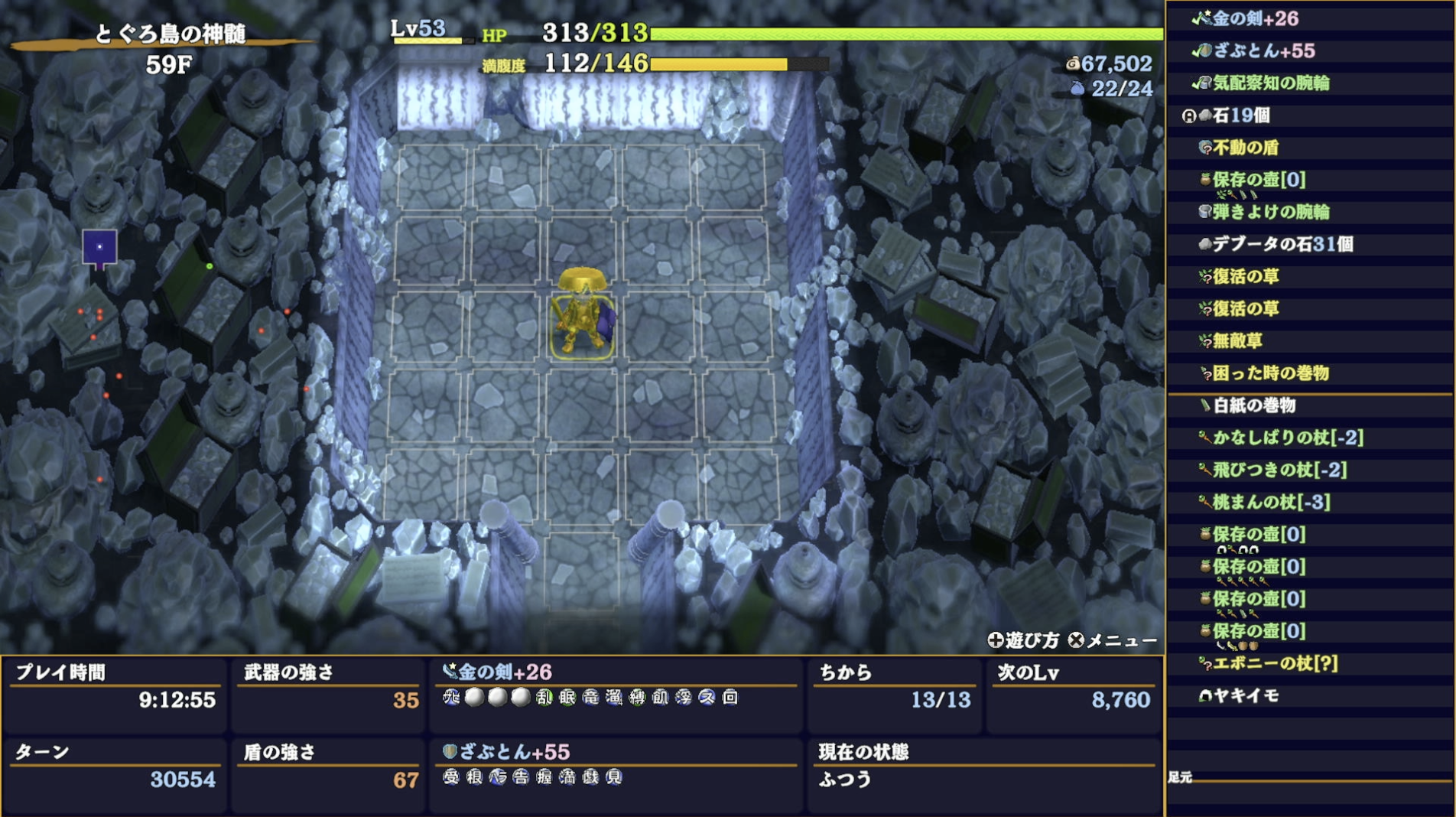Select the 石19個 stones item
Image resolution: width=1456 pixels, height=817 pixels.
1240,116
